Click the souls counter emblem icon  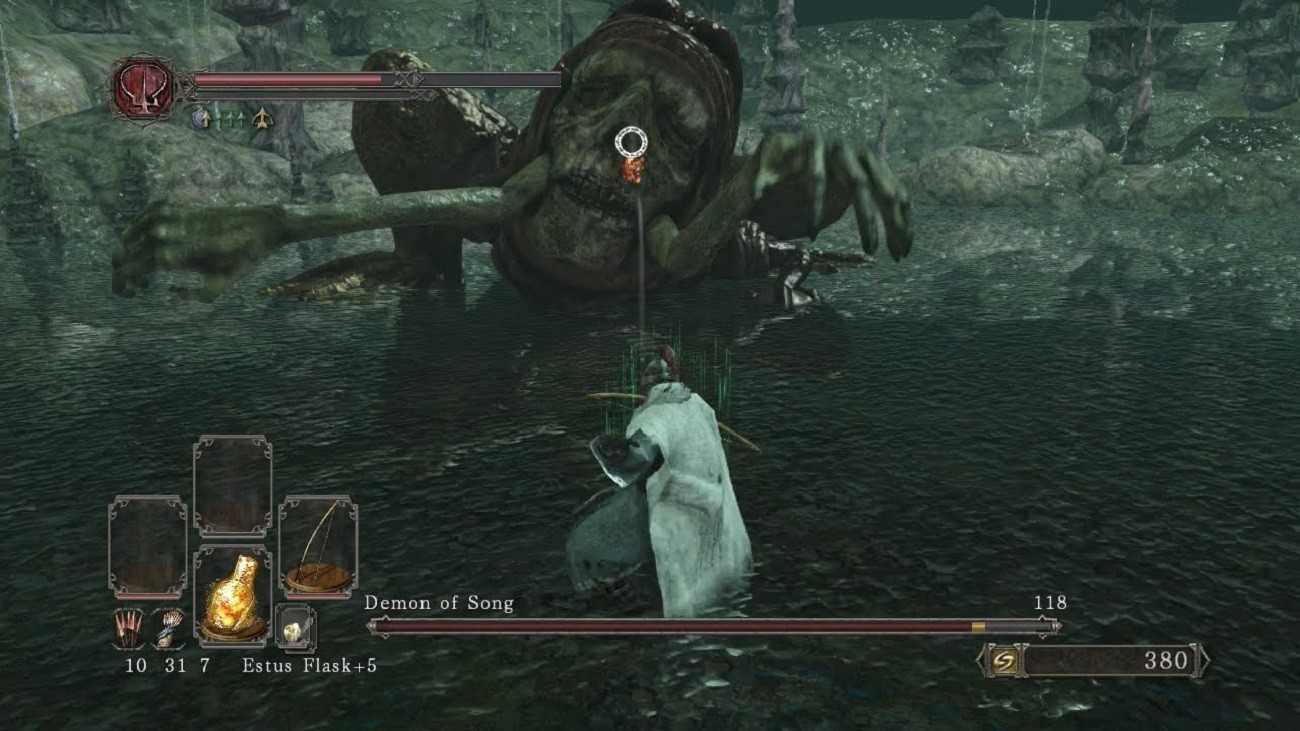coord(1004,661)
